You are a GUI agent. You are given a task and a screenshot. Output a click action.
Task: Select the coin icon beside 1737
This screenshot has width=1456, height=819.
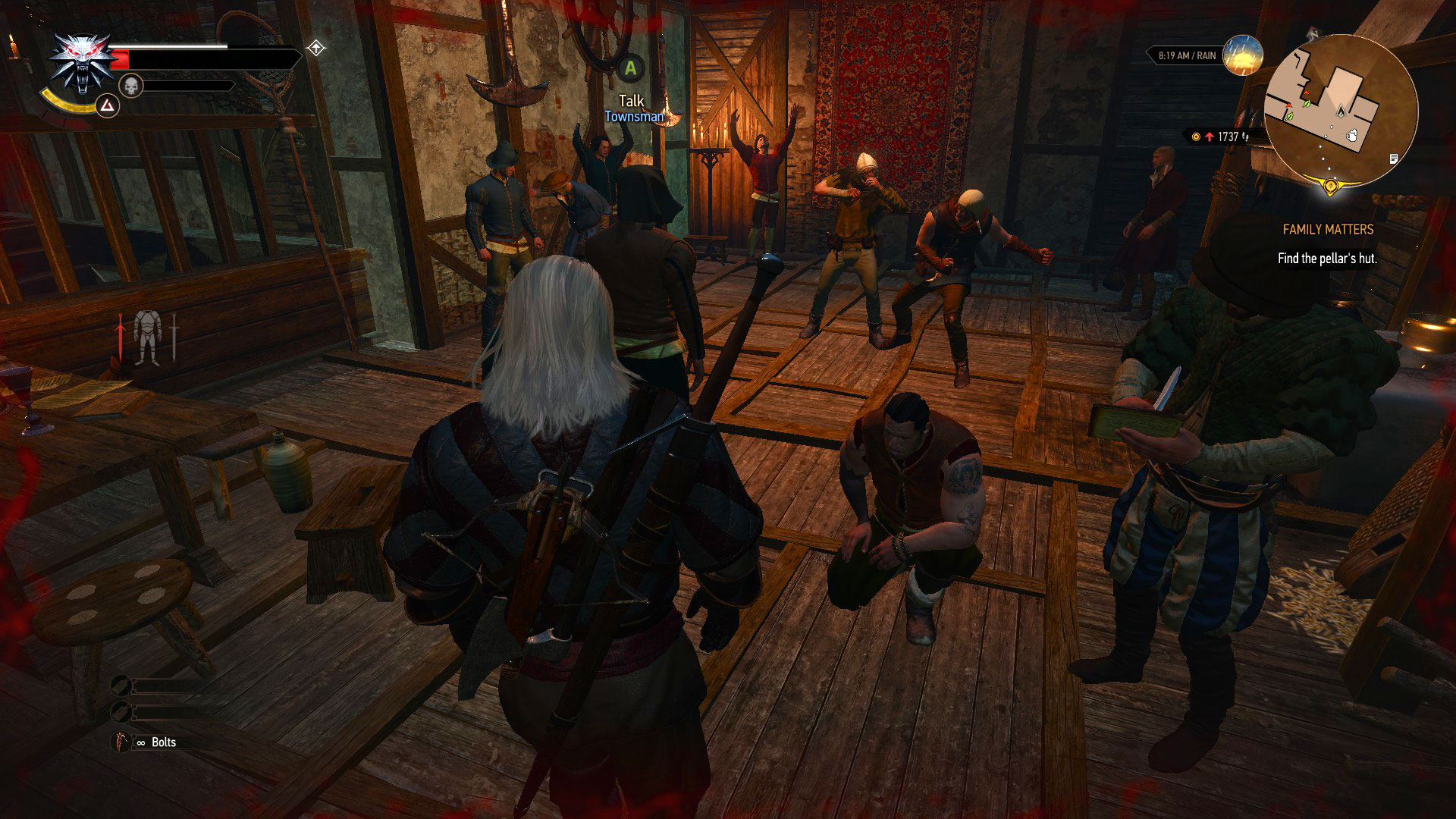(1195, 136)
